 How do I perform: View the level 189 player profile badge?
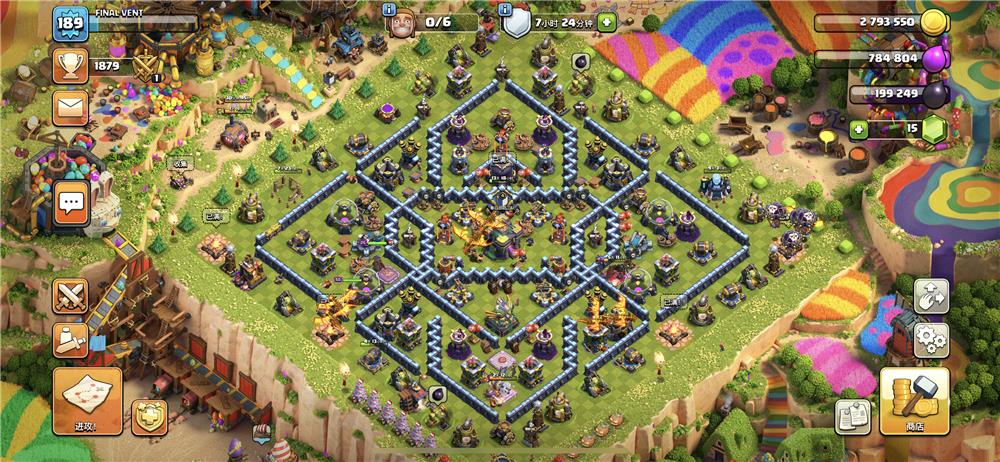(70, 24)
